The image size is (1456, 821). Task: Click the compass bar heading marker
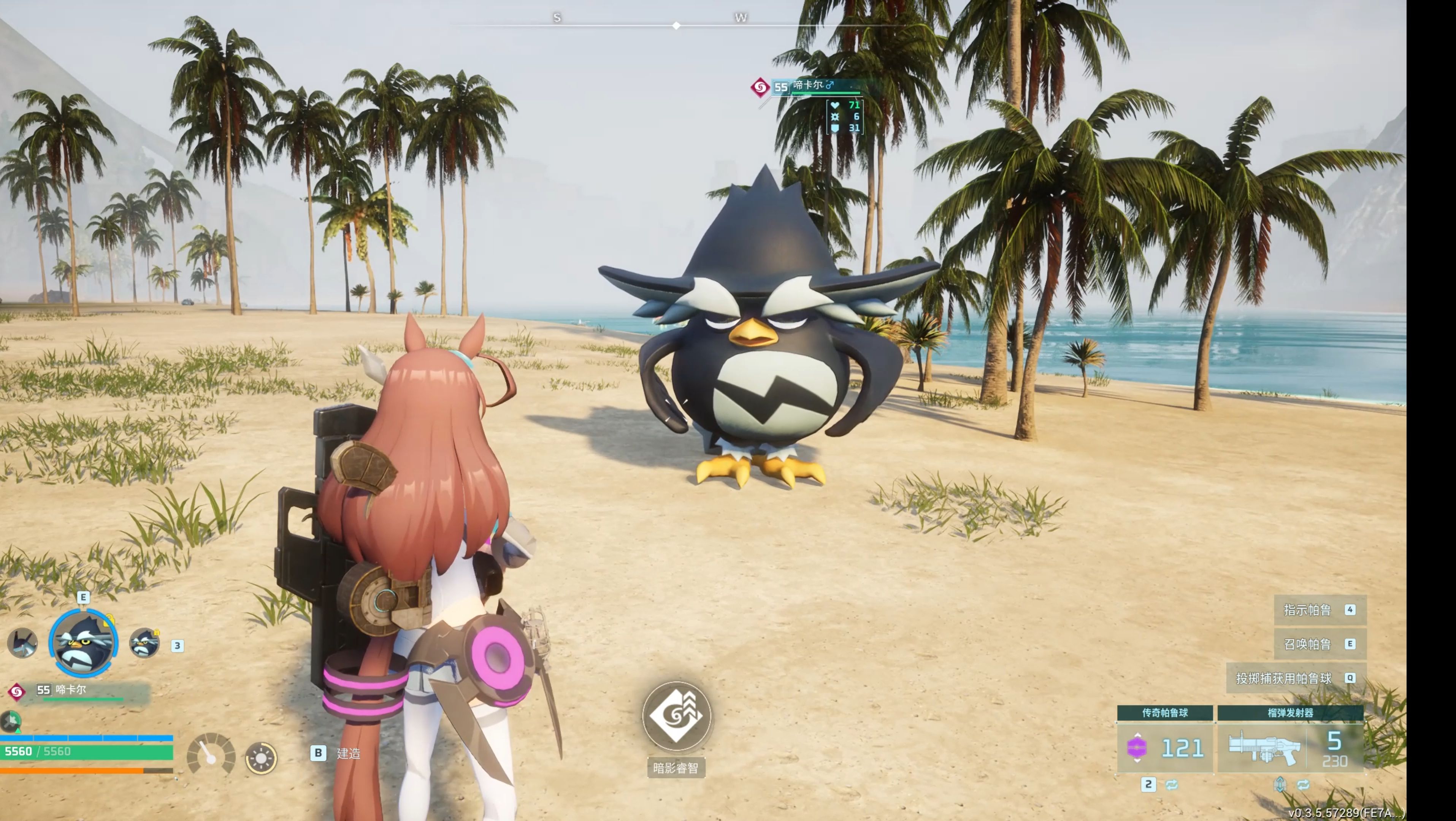[x=676, y=25]
